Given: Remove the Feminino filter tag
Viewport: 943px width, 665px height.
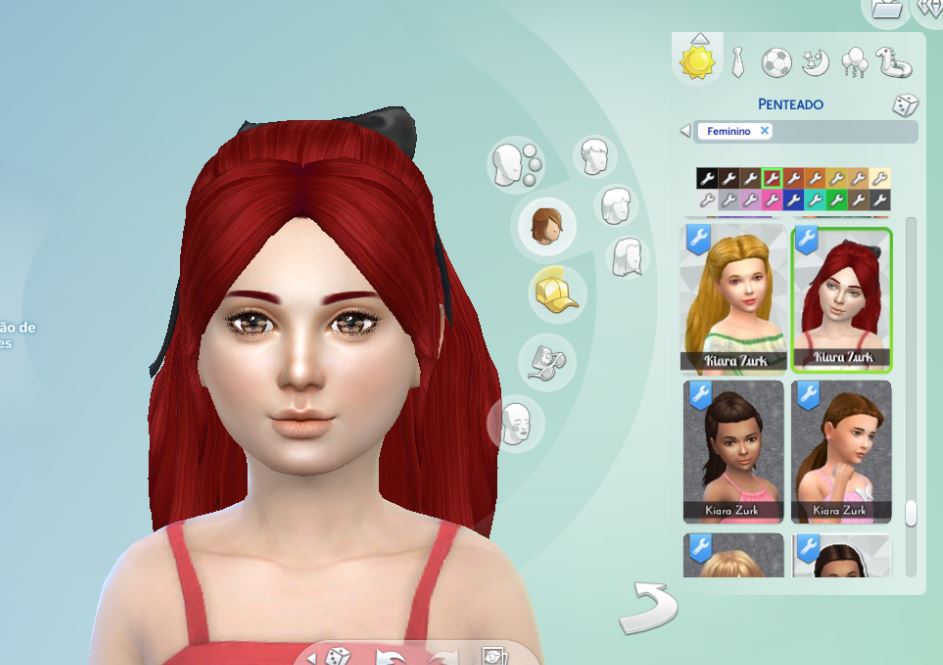Looking at the screenshot, I should 764,131.
